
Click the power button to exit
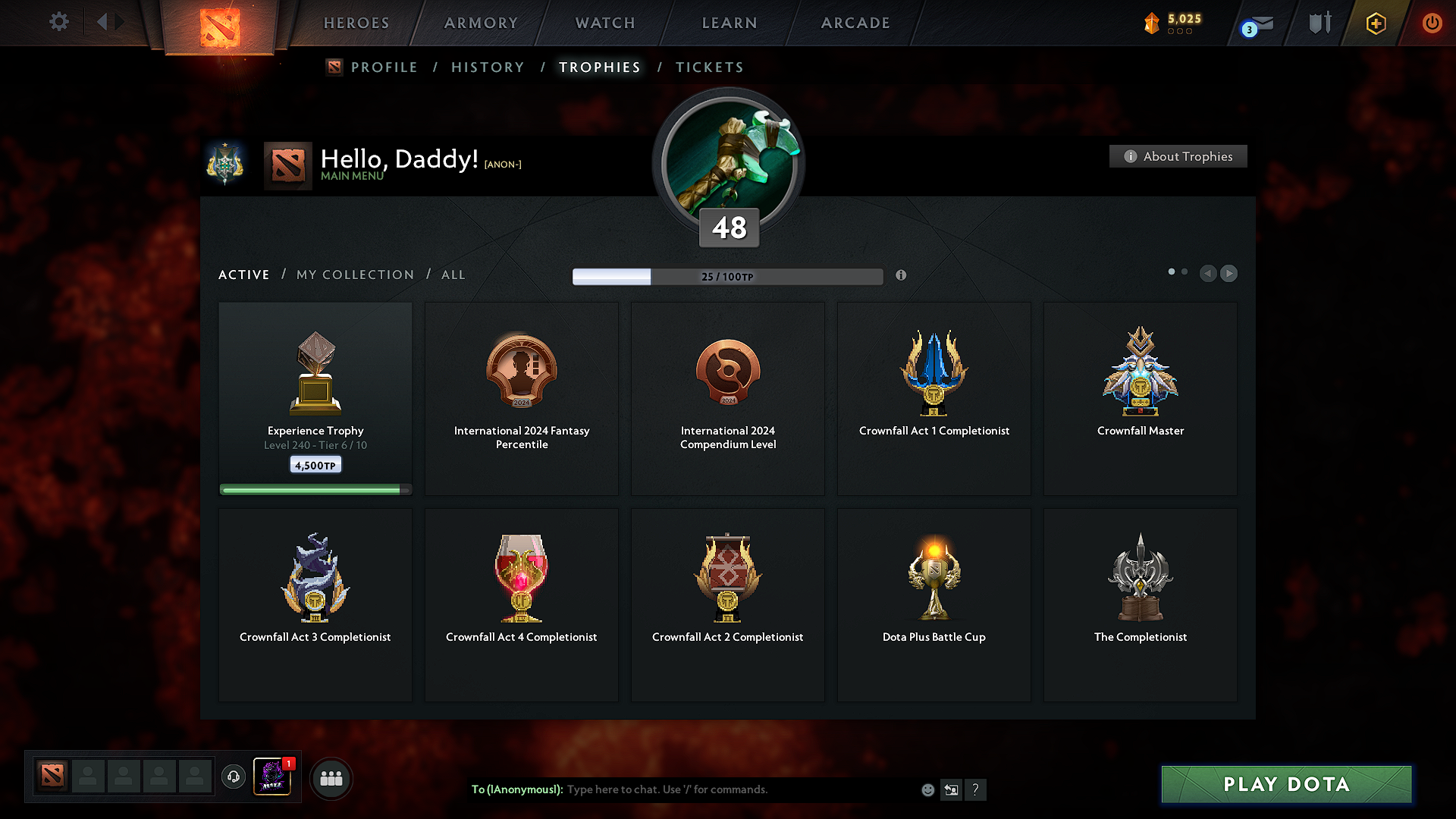coord(1432,23)
